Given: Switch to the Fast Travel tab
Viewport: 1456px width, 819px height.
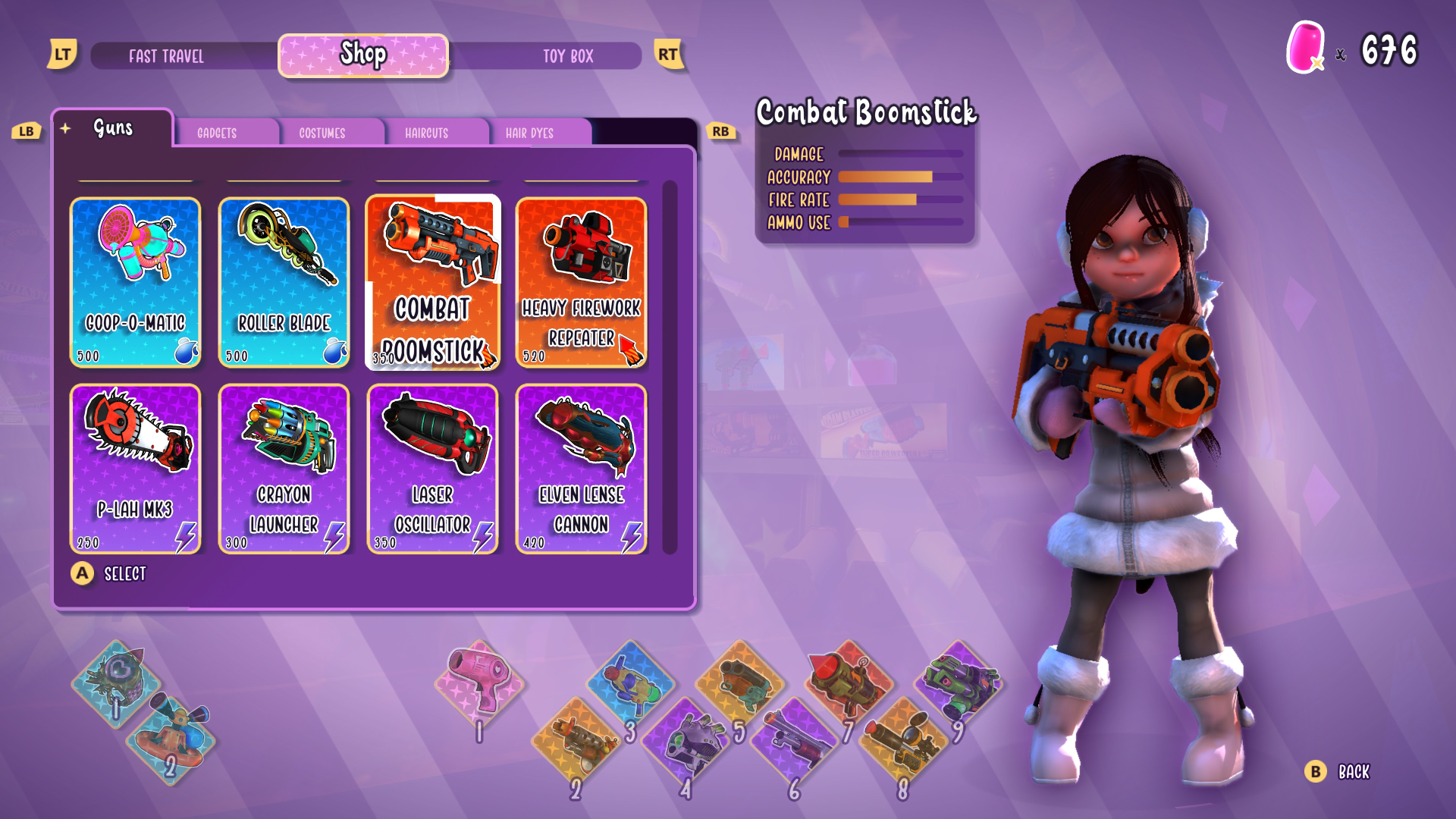Looking at the screenshot, I should pos(167,56).
